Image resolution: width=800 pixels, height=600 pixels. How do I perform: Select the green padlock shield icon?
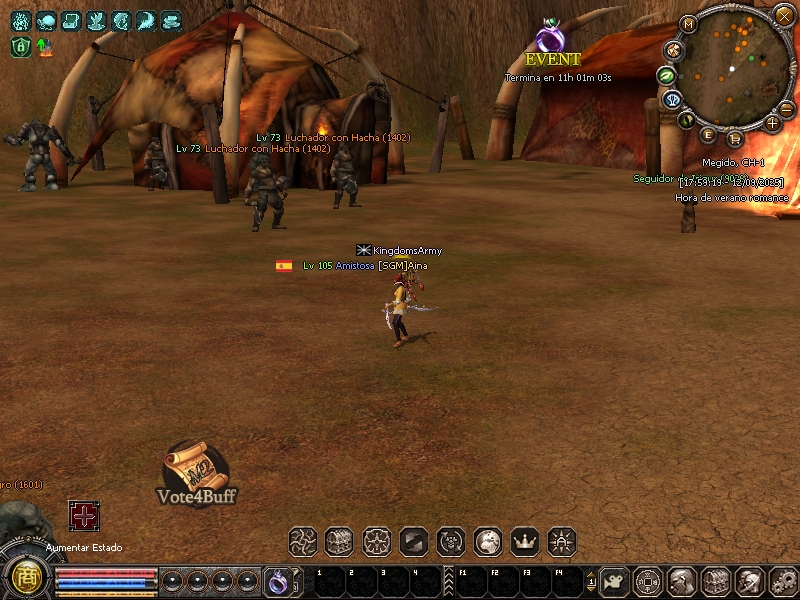pyautogui.click(x=21, y=46)
